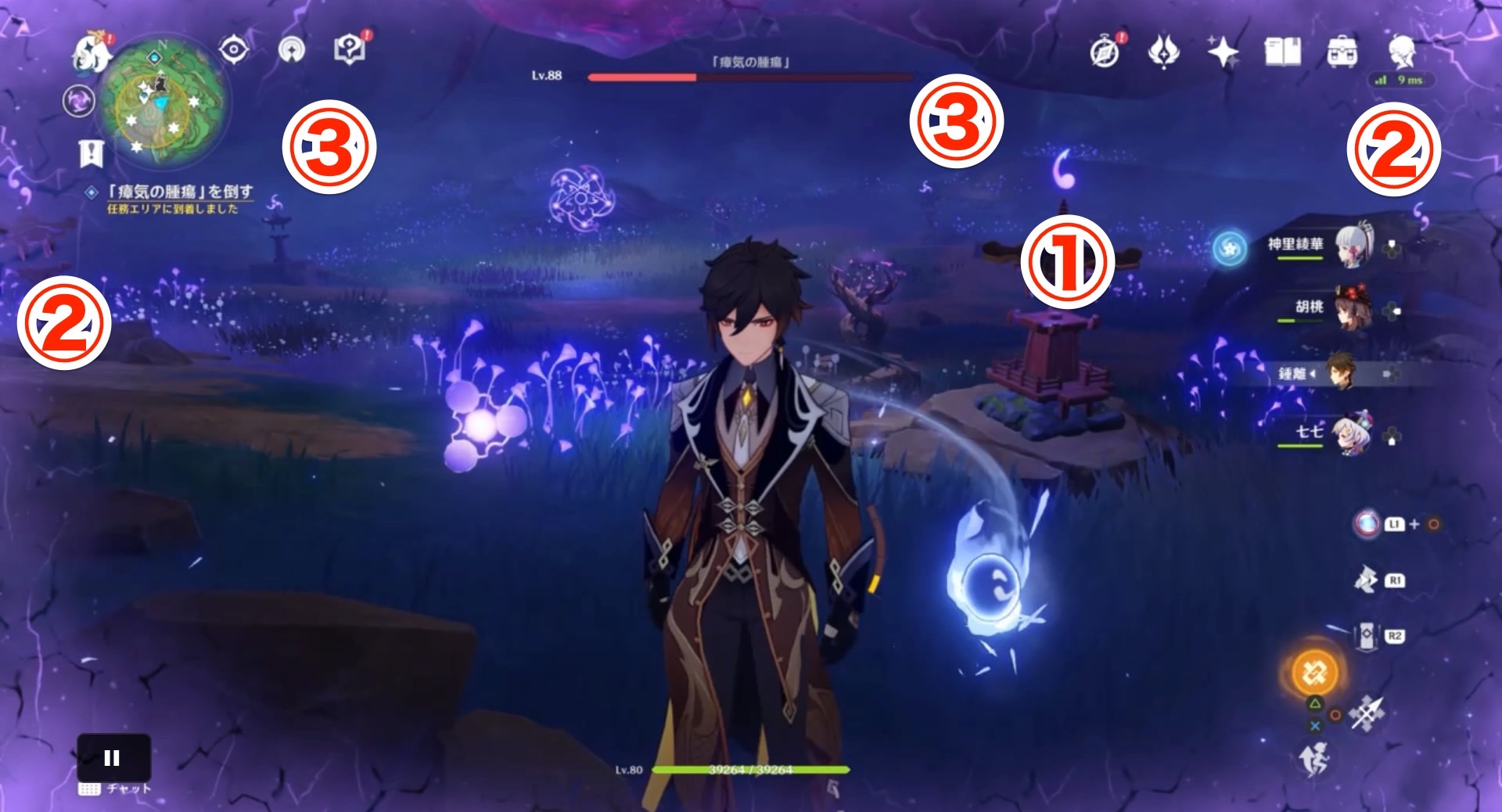This screenshot has height=812, width=1502.
Task: Toggle the quest tracking beacon icon
Action: tap(291, 49)
